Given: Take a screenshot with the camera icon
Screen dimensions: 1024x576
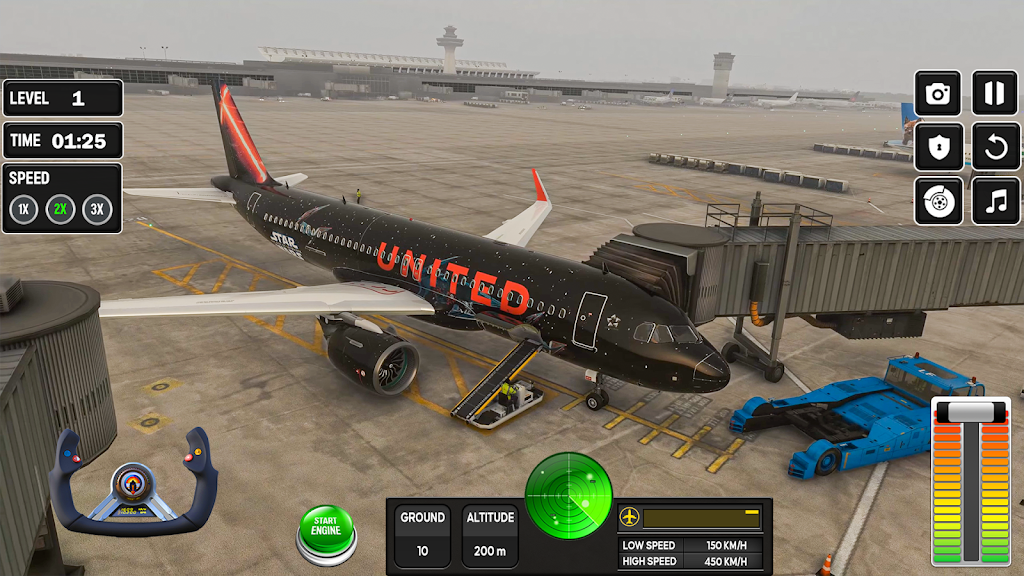Looking at the screenshot, I should coord(938,94).
